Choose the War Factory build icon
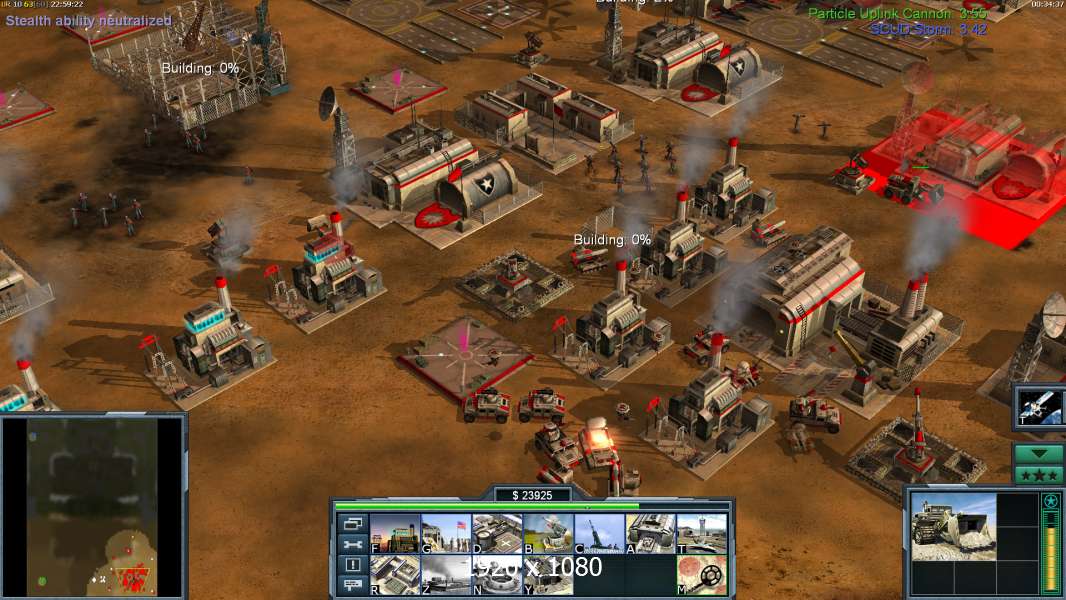Image resolution: width=1066 pixels, height=600 pixels. click(x=650, y=533)
